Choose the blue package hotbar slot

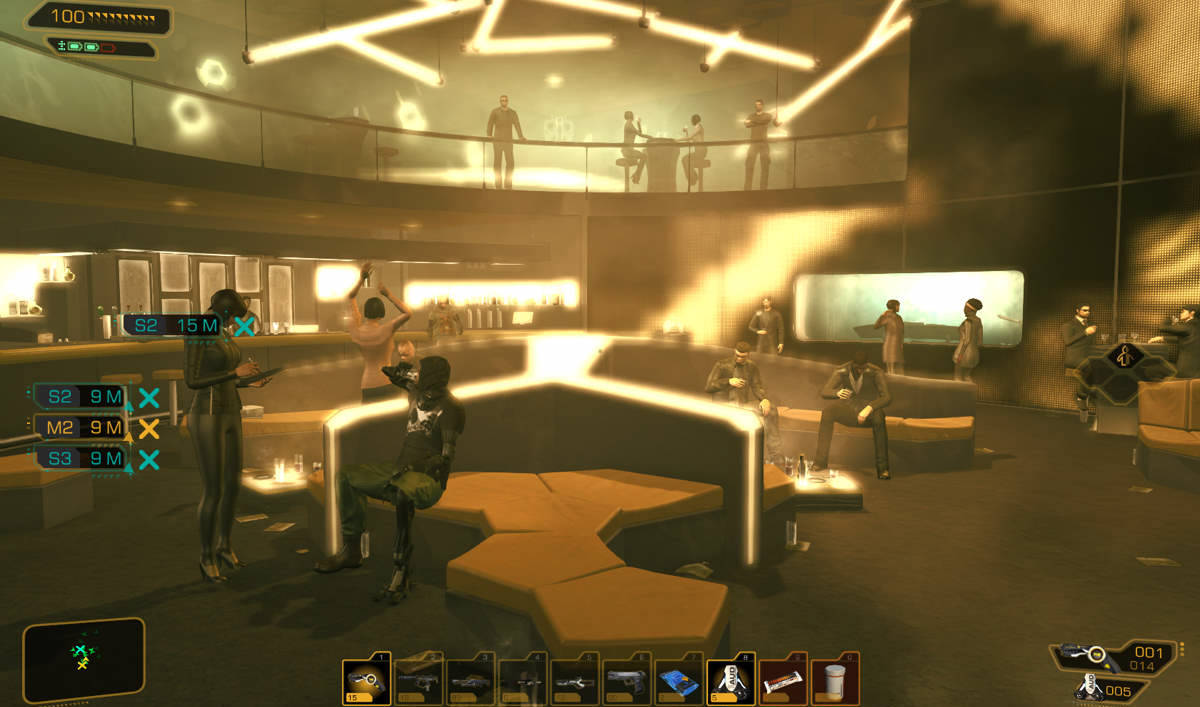[x=678, y=681]
